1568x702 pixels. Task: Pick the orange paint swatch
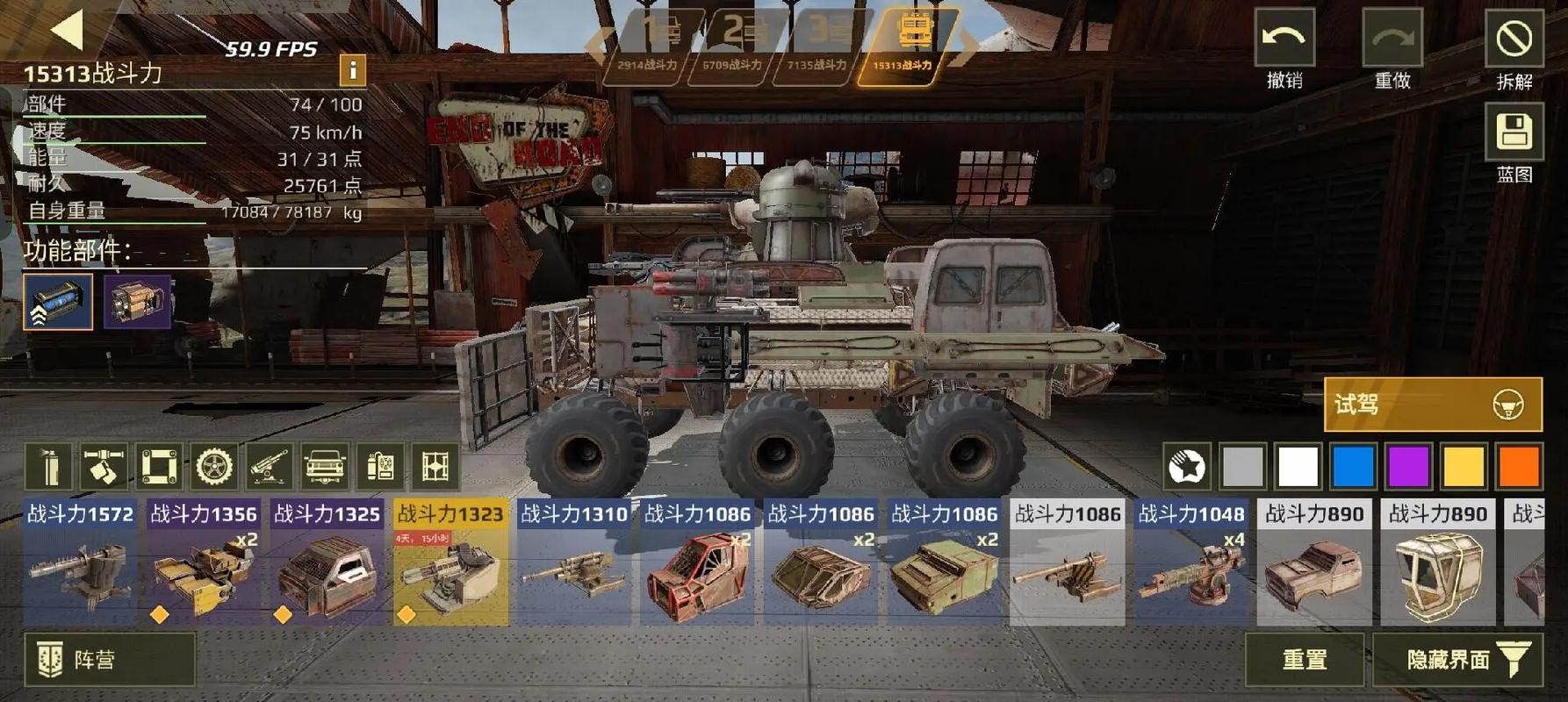coord(1519,466)
